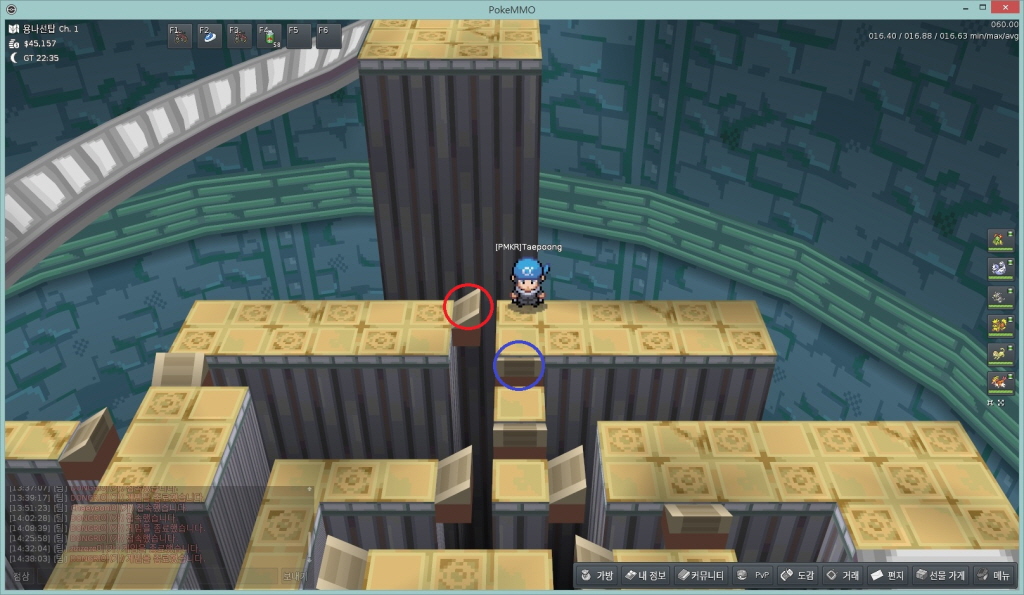Select Breloom in the party sidebar
The height and width of the screenshot is (595, 1024).
(x=997, y=238)
